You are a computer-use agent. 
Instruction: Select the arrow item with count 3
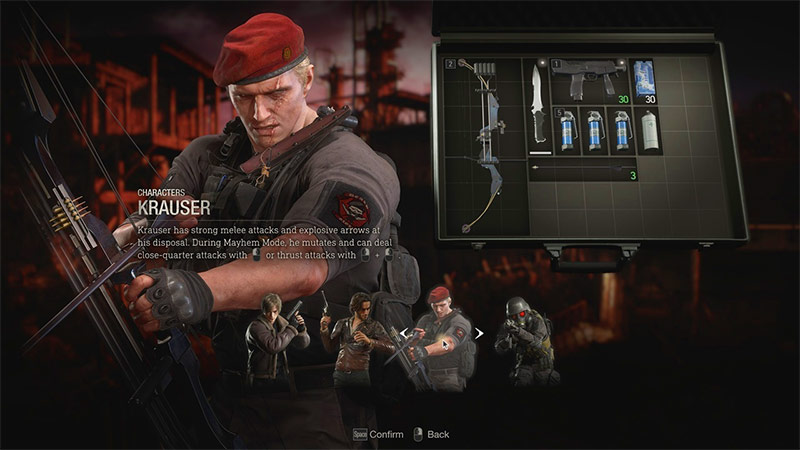pos(582,171)
